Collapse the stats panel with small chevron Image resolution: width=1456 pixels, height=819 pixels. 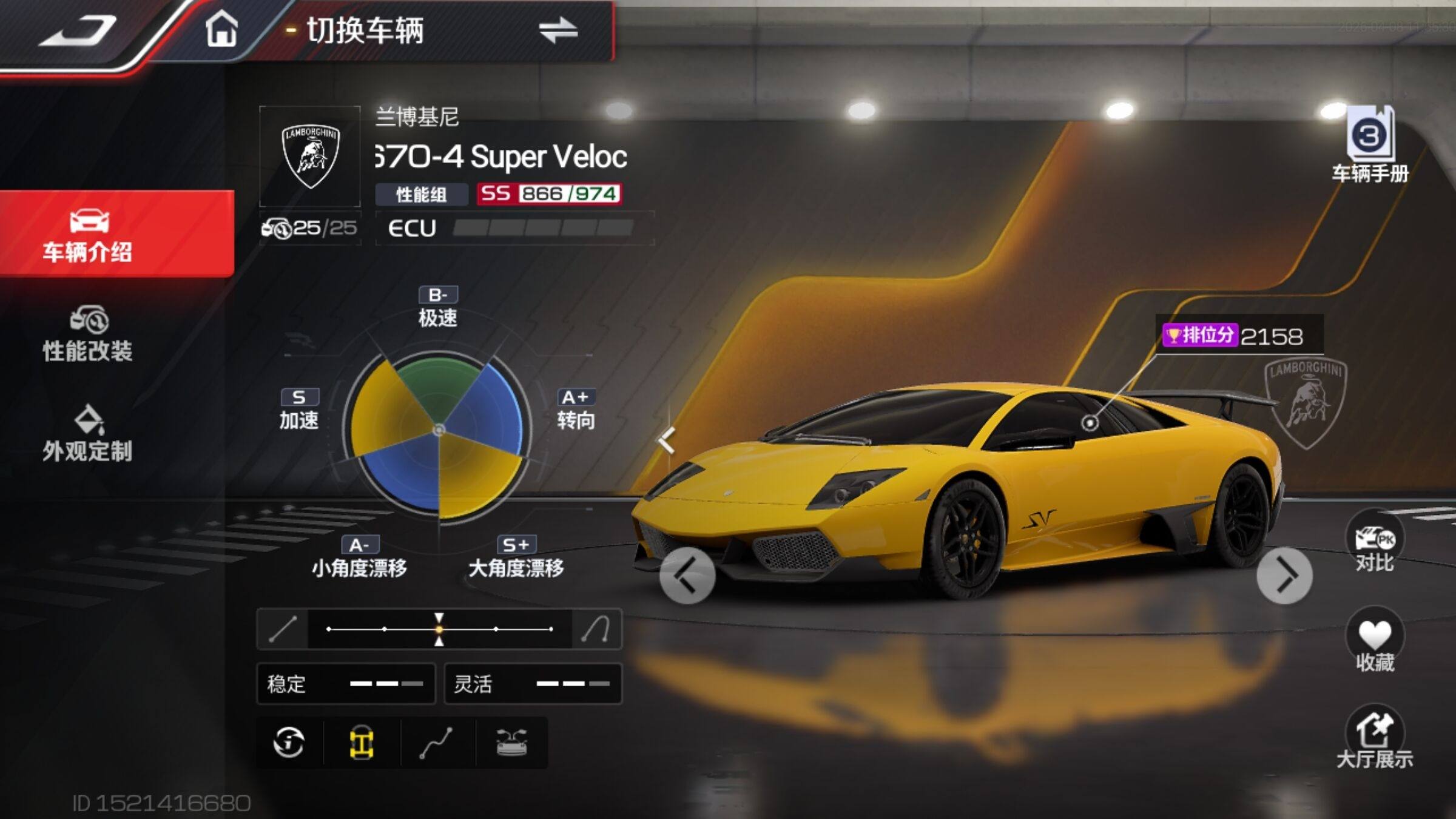coord(667,440)
